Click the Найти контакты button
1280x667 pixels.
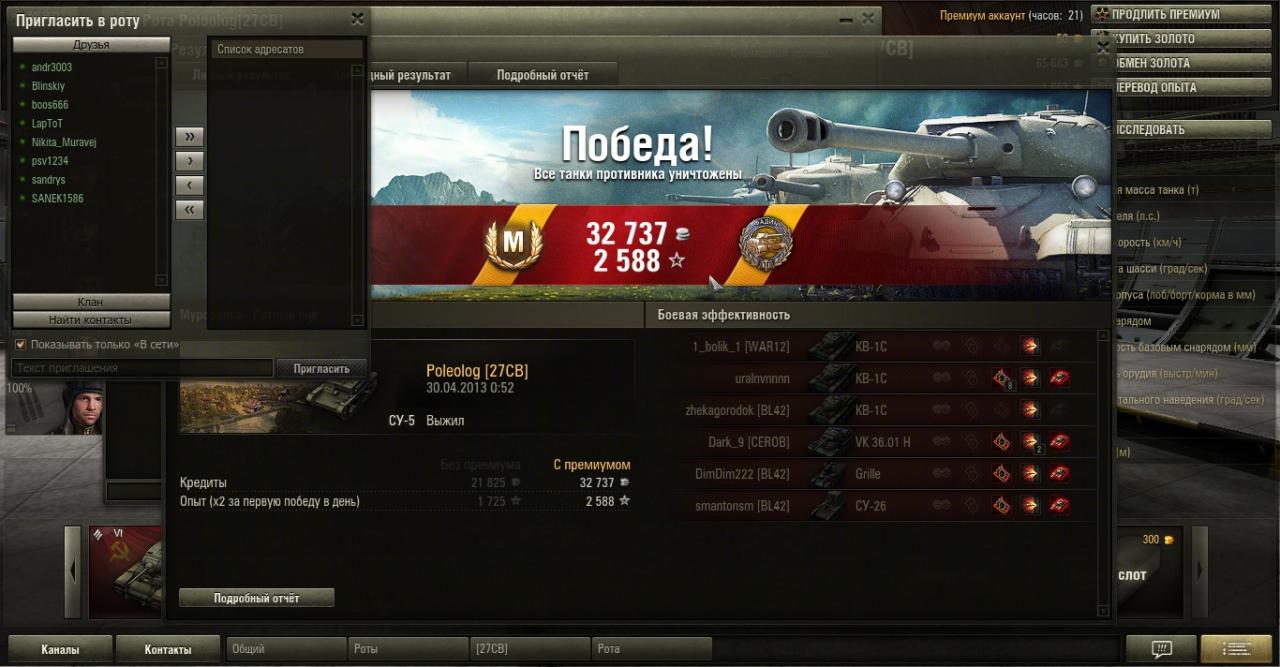coord(90,320)
